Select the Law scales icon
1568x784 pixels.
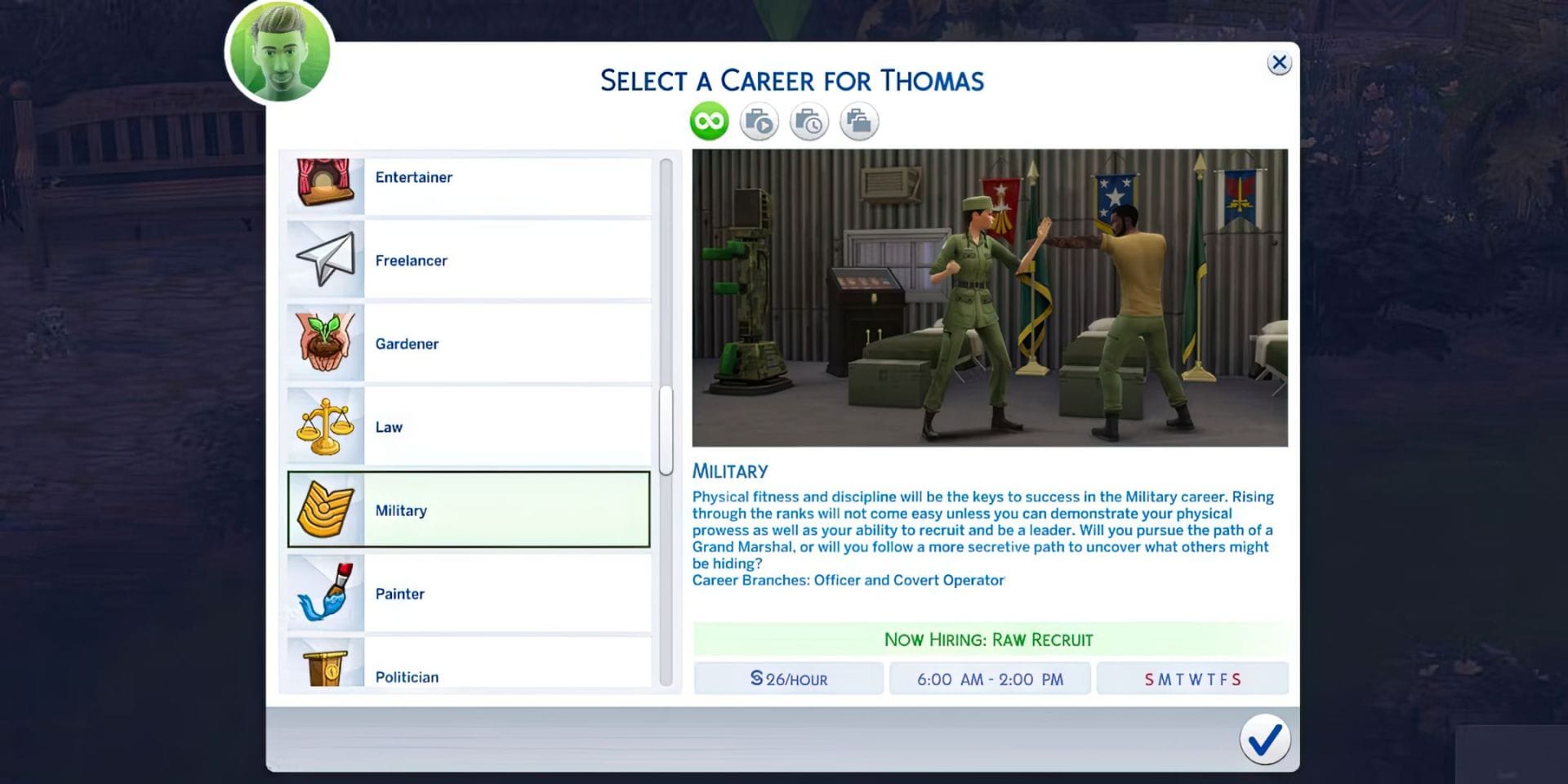325,425
